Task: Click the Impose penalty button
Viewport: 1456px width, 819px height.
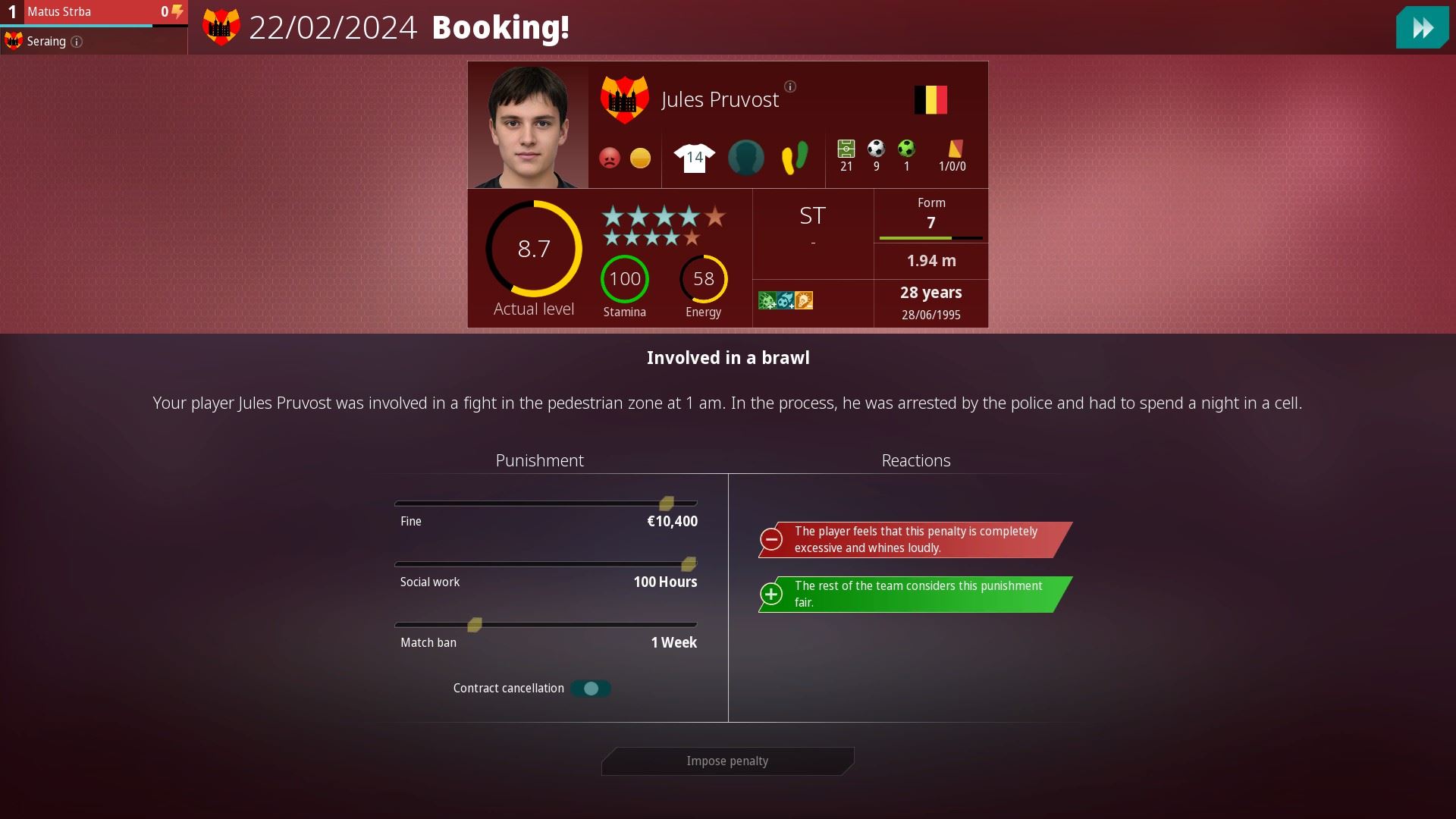Action: point(727,761)
